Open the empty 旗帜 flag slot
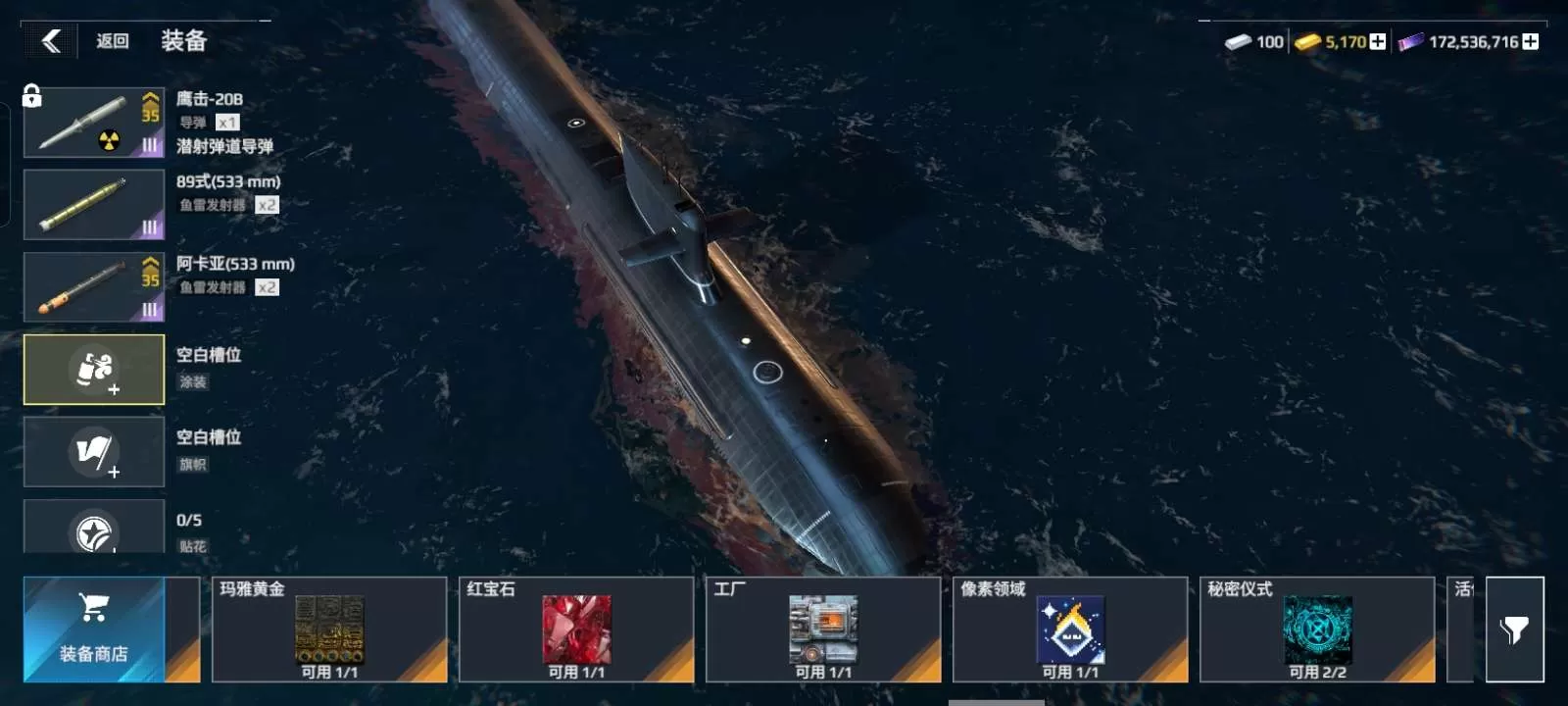The width and height of the screenshot is (1568, 706). point(93,452)
